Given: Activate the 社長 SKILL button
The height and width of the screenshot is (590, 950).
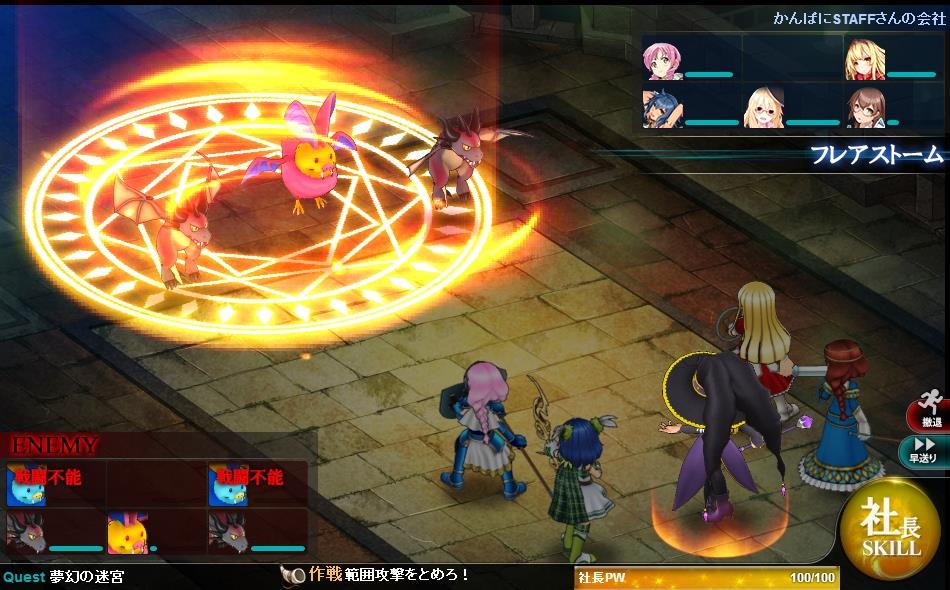Looking at the screenshot, I should [x=889, y=530].
